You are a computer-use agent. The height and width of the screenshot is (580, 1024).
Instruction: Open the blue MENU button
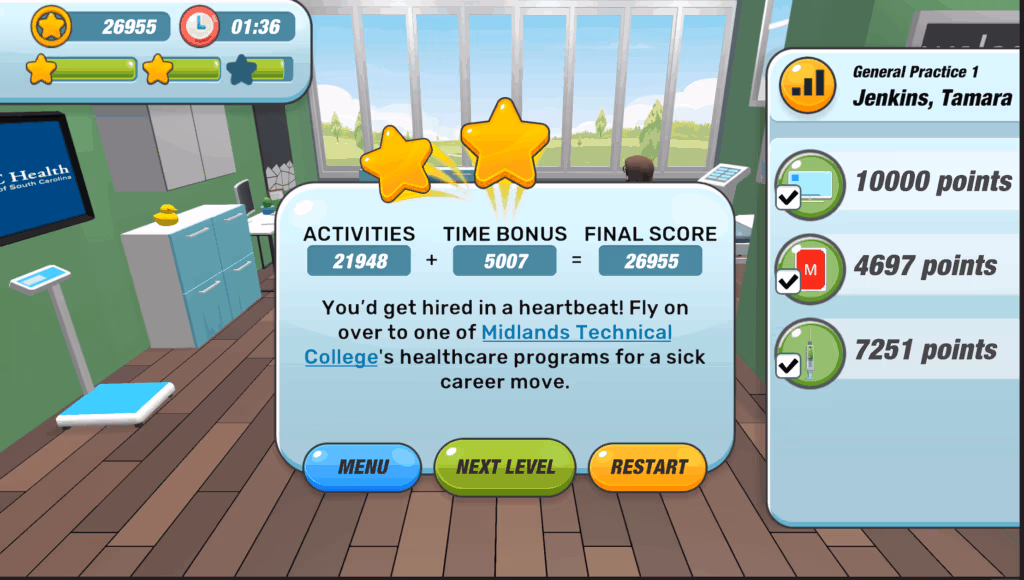(x=362, y=467)
